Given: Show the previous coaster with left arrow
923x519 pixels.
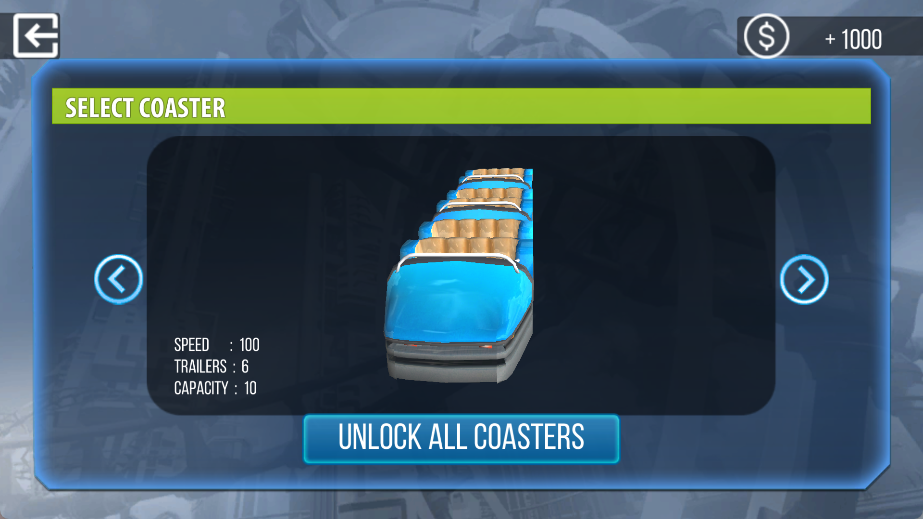Looking at the screenshot, I should 119,280.
